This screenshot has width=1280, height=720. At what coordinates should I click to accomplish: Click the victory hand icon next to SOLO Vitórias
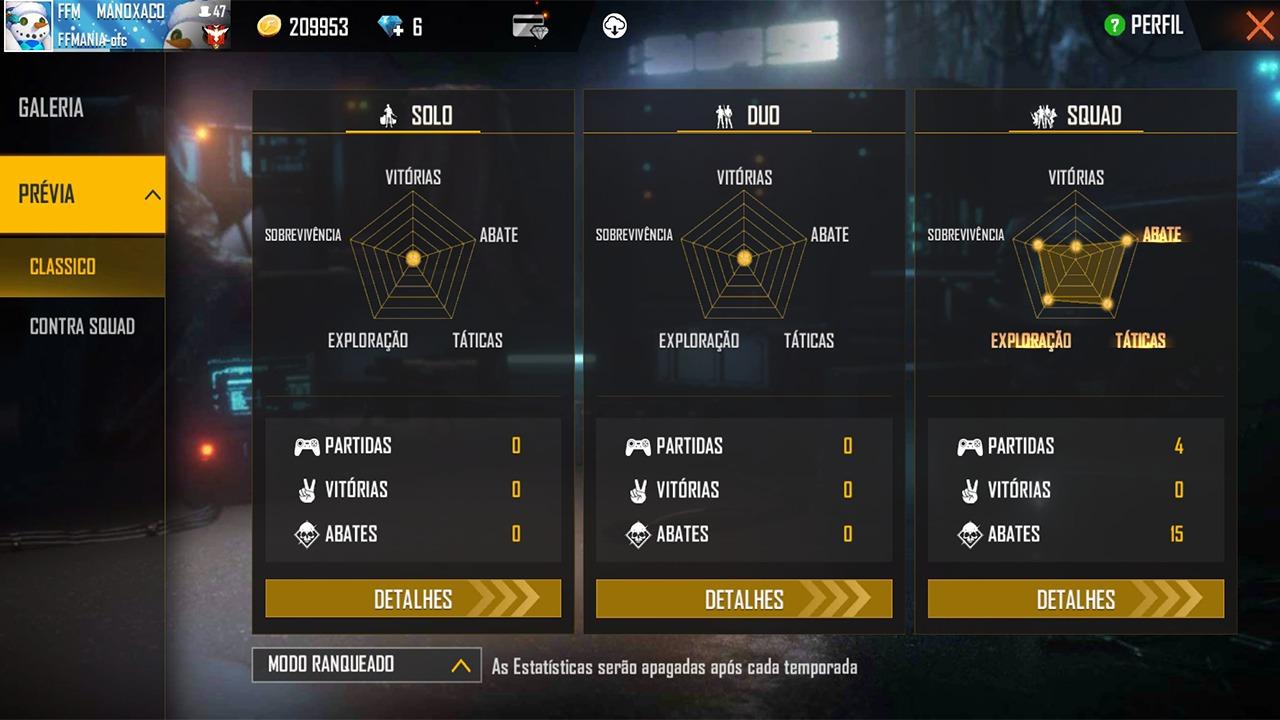[307, 490]
